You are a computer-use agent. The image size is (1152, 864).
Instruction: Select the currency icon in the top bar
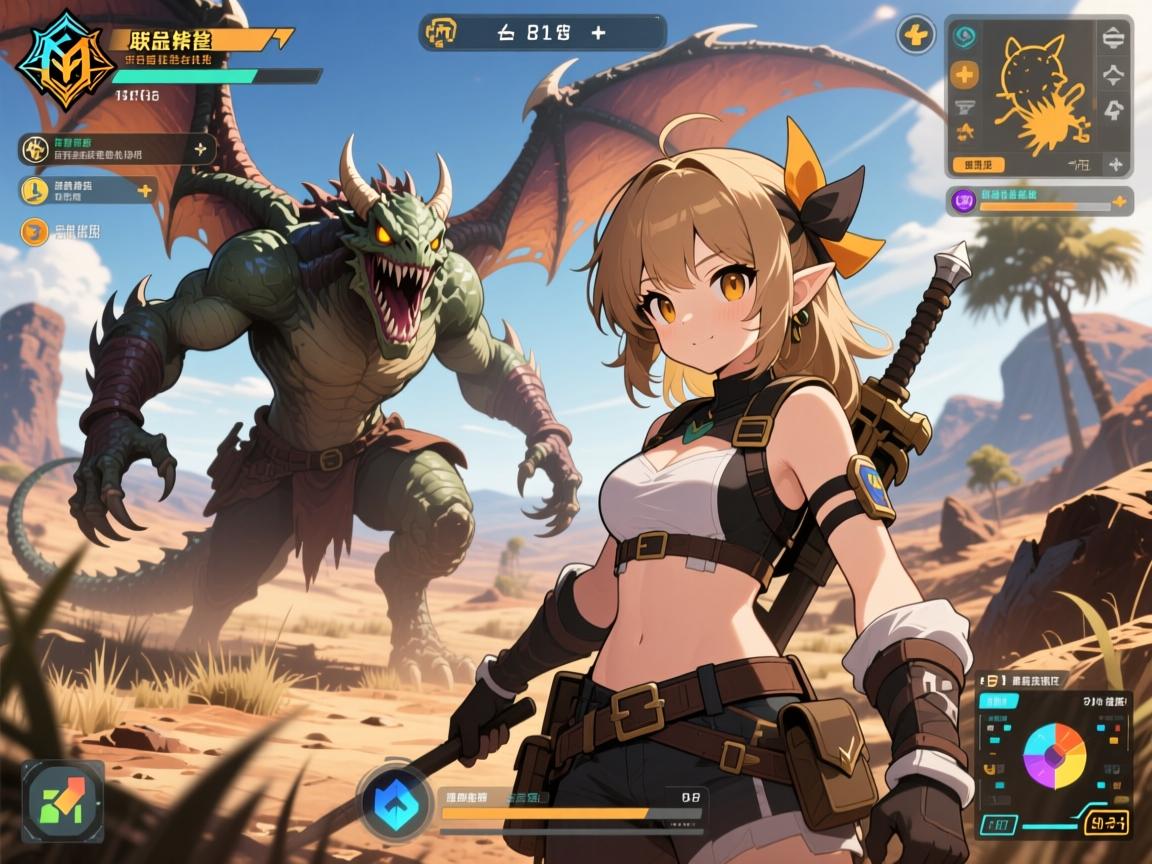(x=441, y=33)
